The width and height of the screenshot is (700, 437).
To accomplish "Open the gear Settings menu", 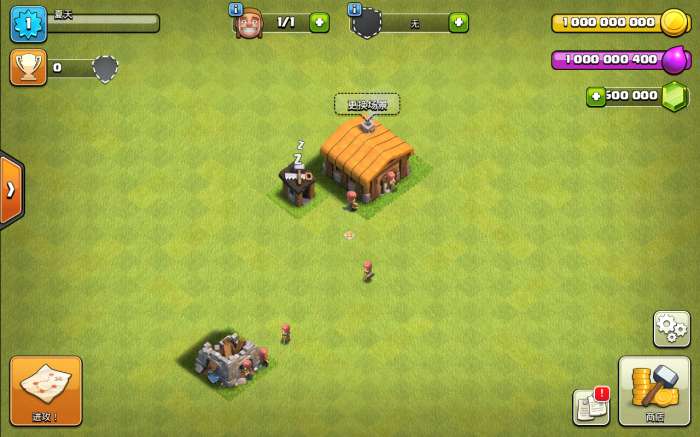I will 671,328.
